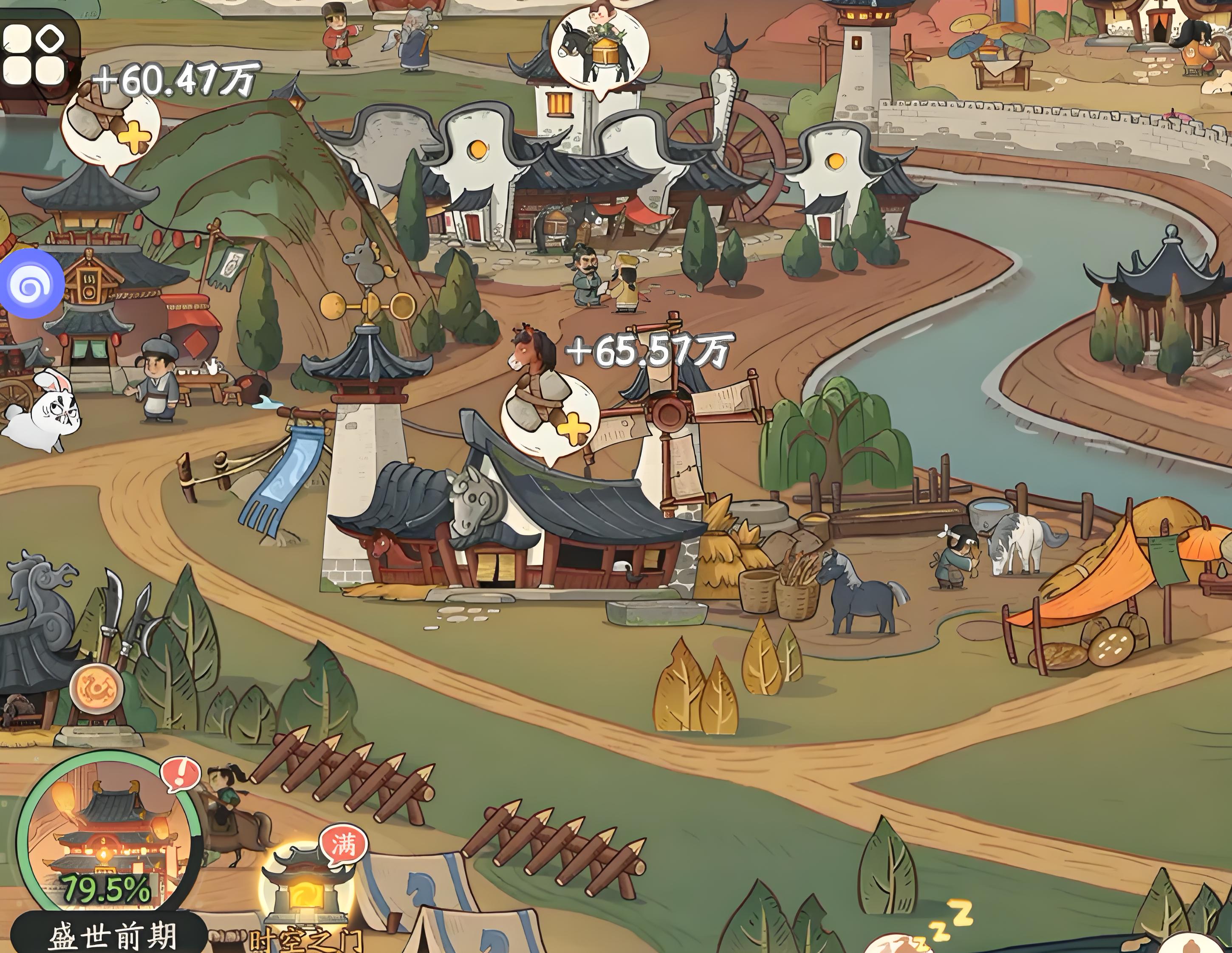
Task: Open the four-square menu icon
Action: tap(35, 54)
